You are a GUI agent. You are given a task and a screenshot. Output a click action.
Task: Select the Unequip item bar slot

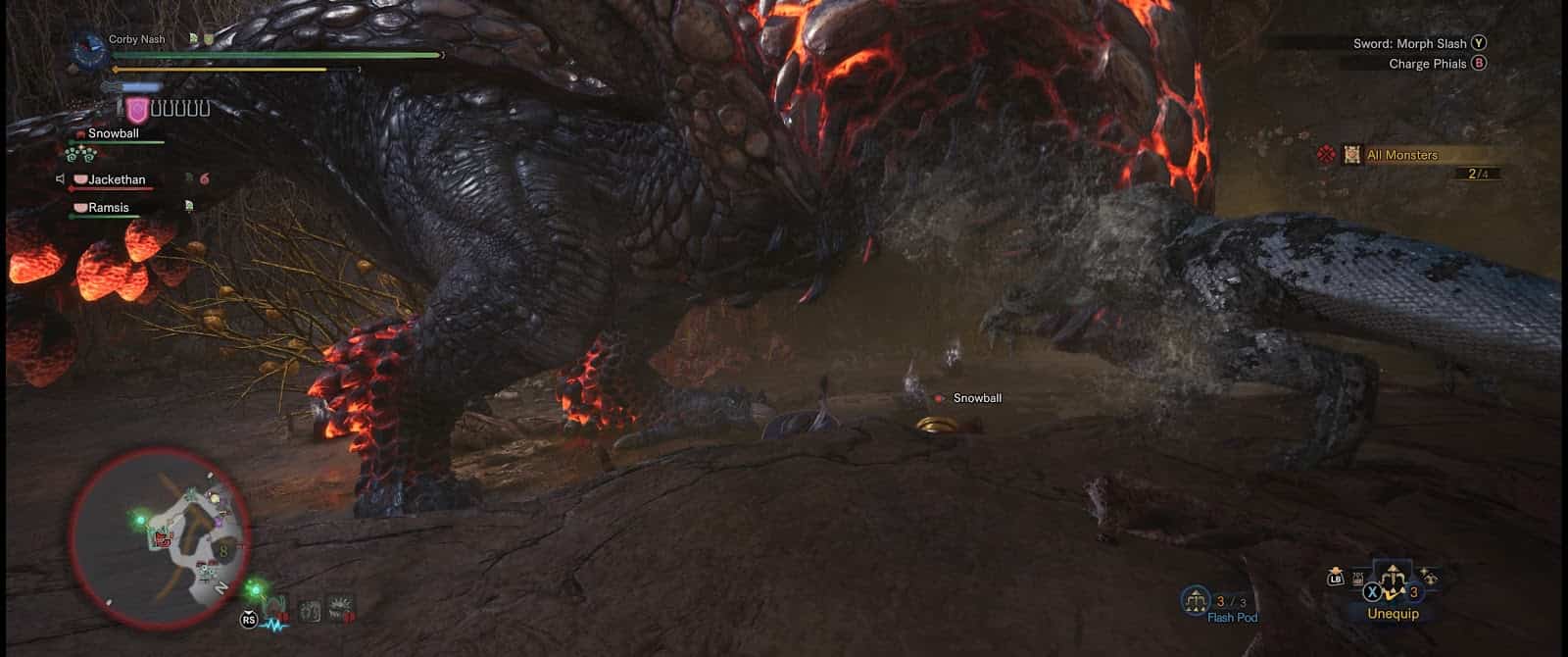click(x=1392, y=589)
